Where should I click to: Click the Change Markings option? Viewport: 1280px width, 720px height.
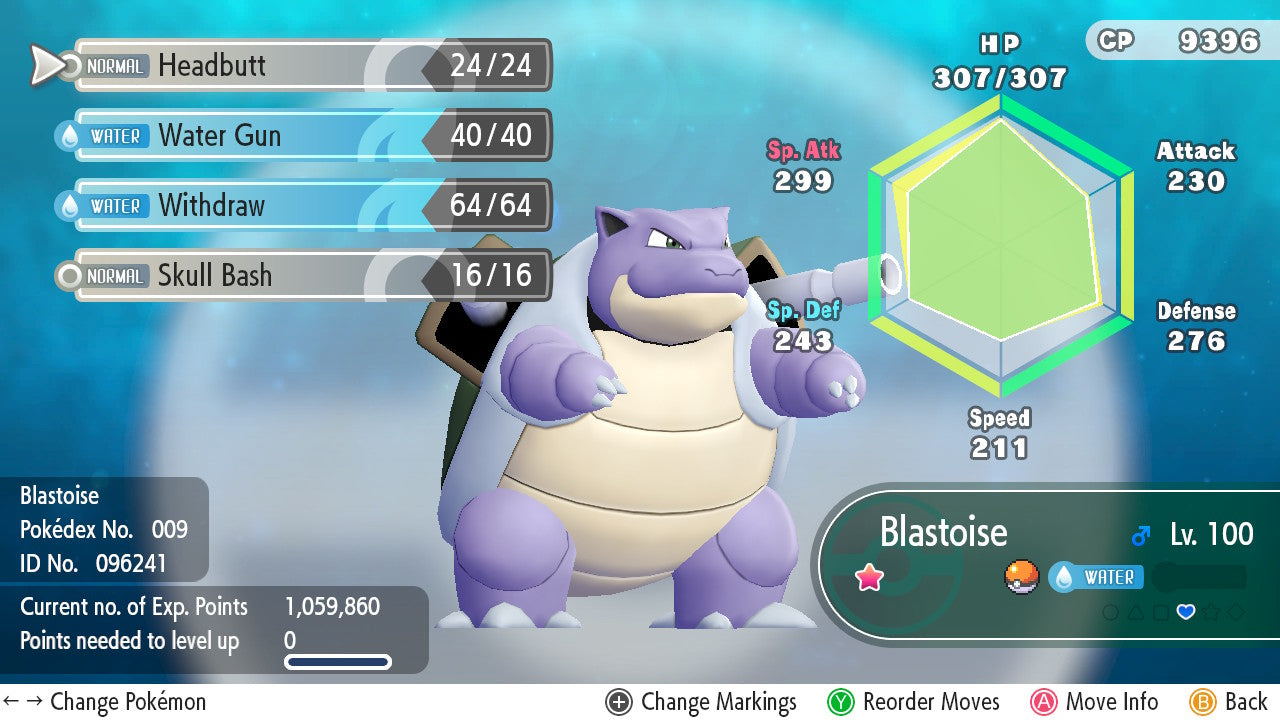pyautogui.click(x=702, y=702)
